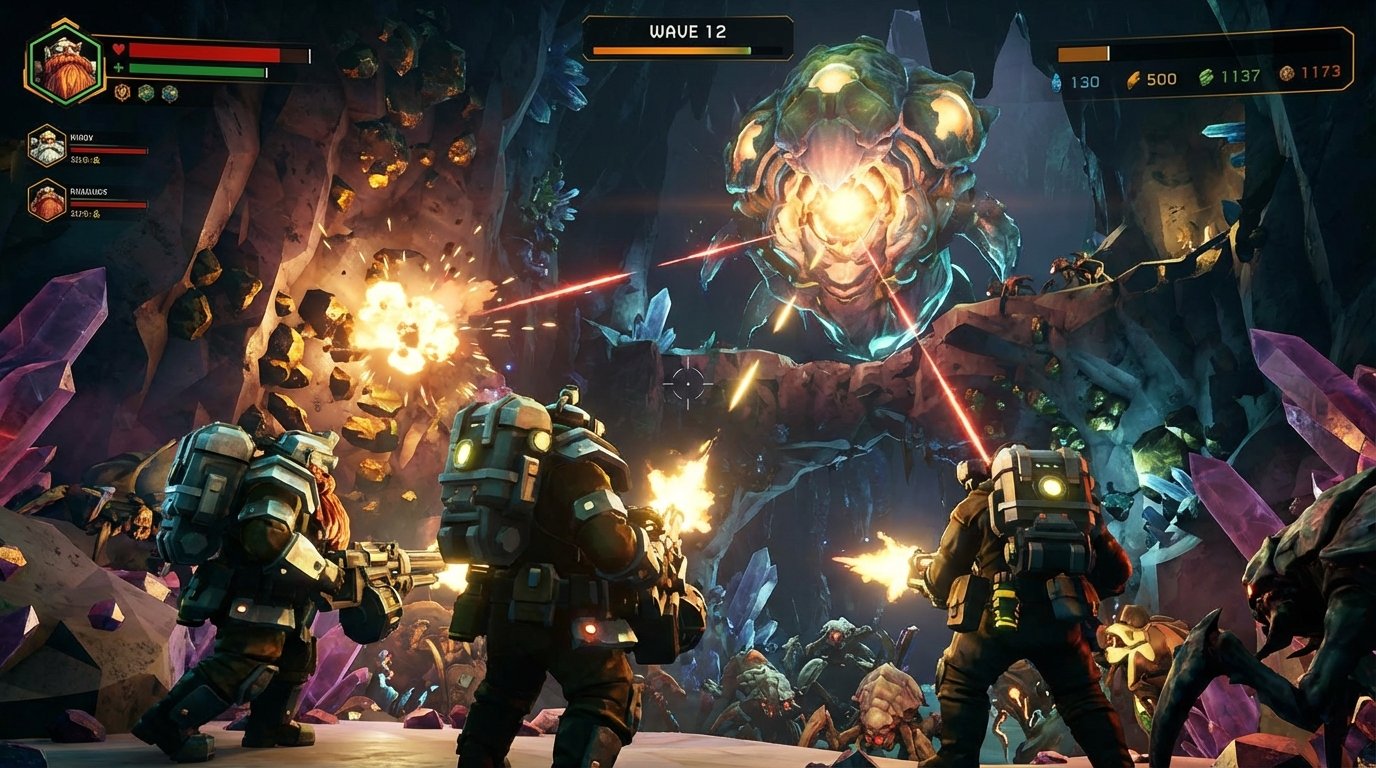Select teammate RNAAUGS's nameplate

(90, 193)
